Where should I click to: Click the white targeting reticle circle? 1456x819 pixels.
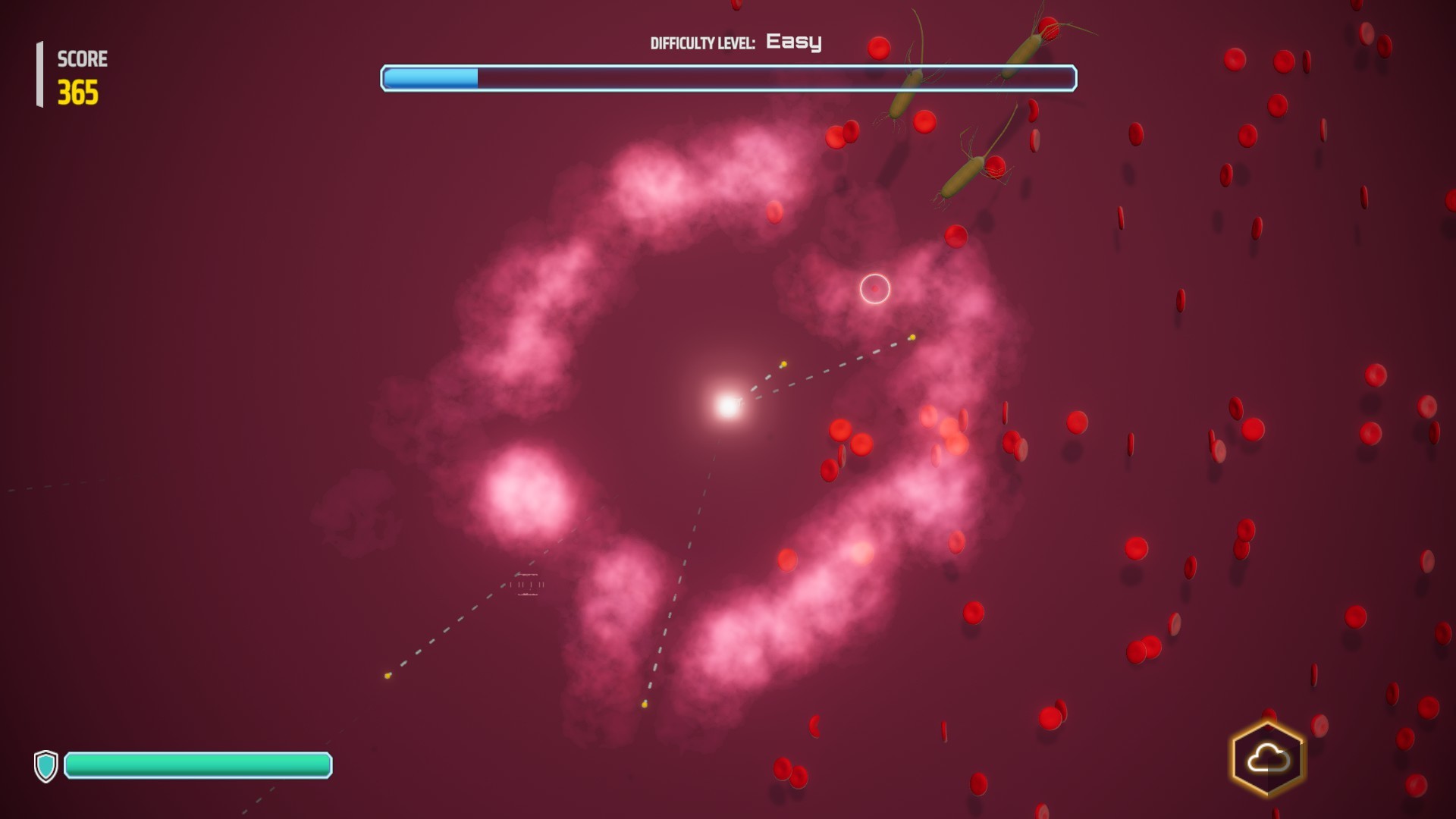click(874, 289)
